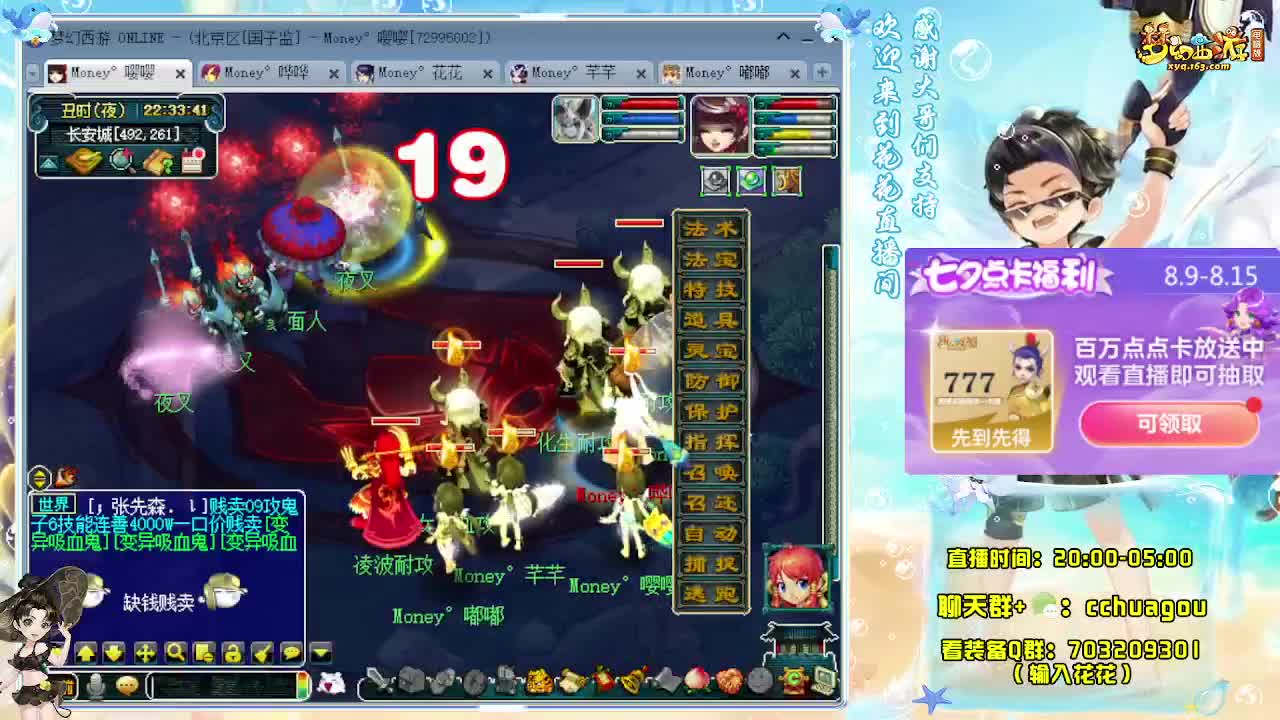
Task: Click the smiley emote icon beside chat input
Action: coord(128,684)
